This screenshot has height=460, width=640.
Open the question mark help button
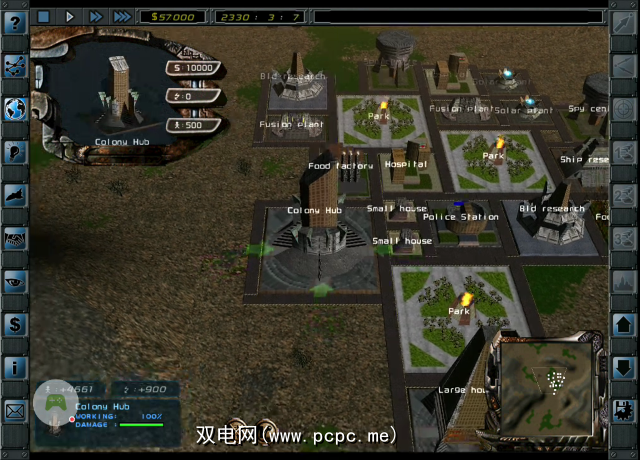click(x=15, y=24)
